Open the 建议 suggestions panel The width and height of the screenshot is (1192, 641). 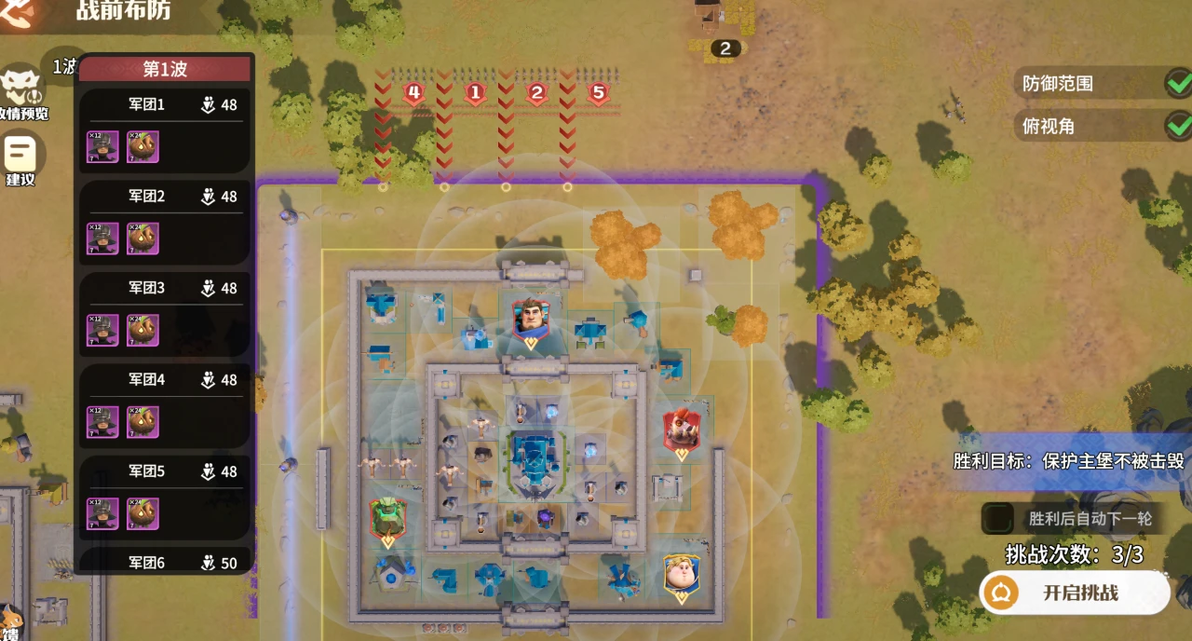tap(20, 159)
